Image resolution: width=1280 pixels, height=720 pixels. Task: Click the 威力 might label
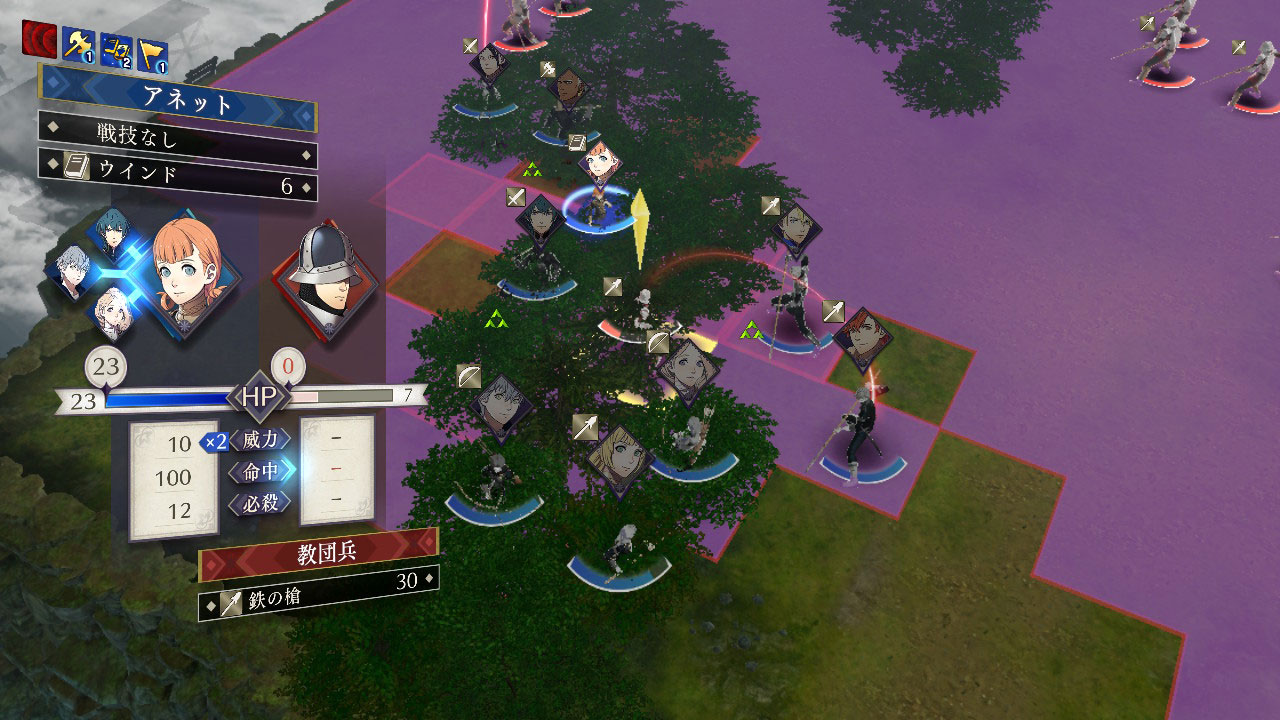pyautogui.click(x=260, y=439)
